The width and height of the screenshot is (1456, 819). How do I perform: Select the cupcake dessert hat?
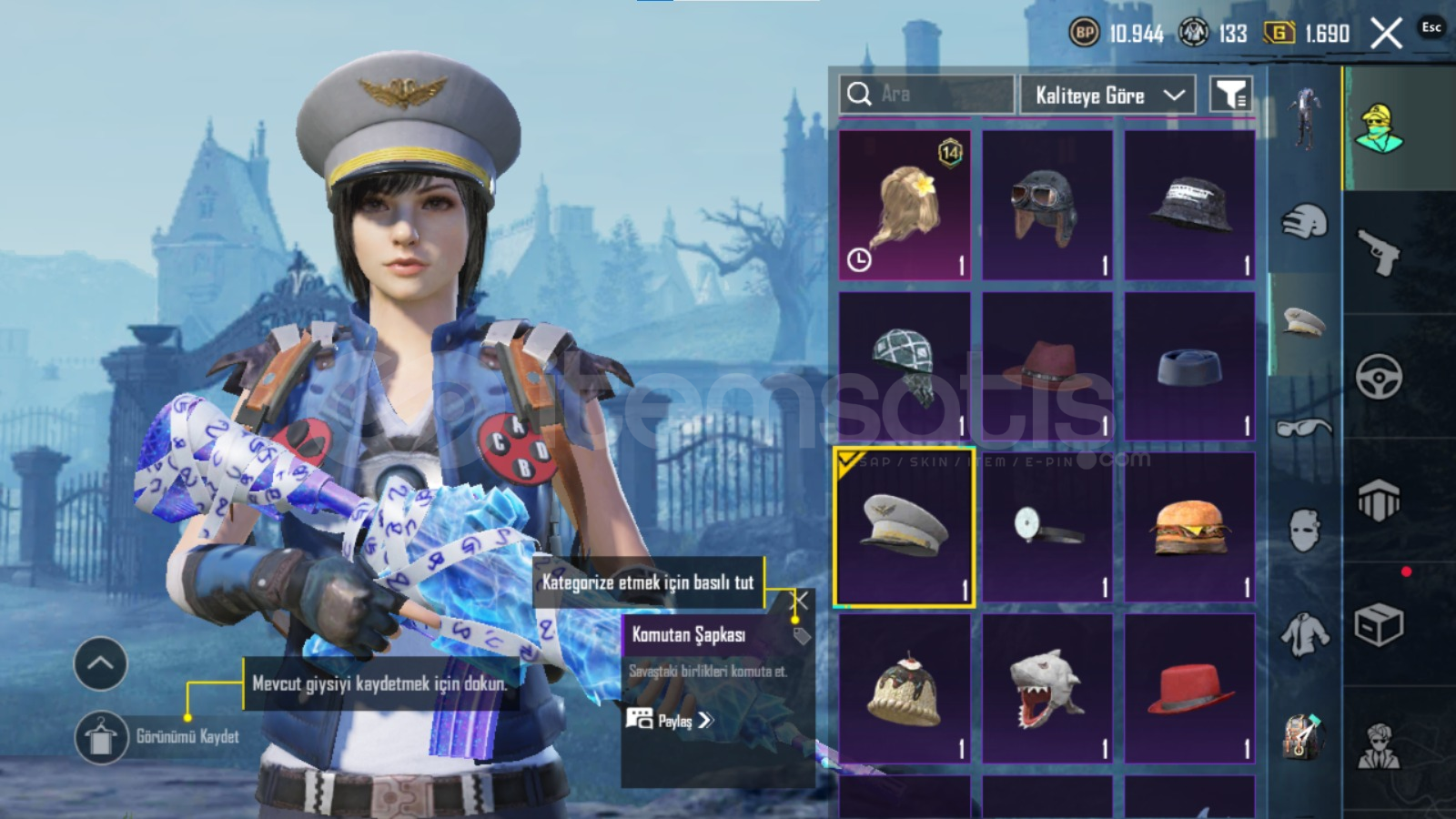(905, 688)
